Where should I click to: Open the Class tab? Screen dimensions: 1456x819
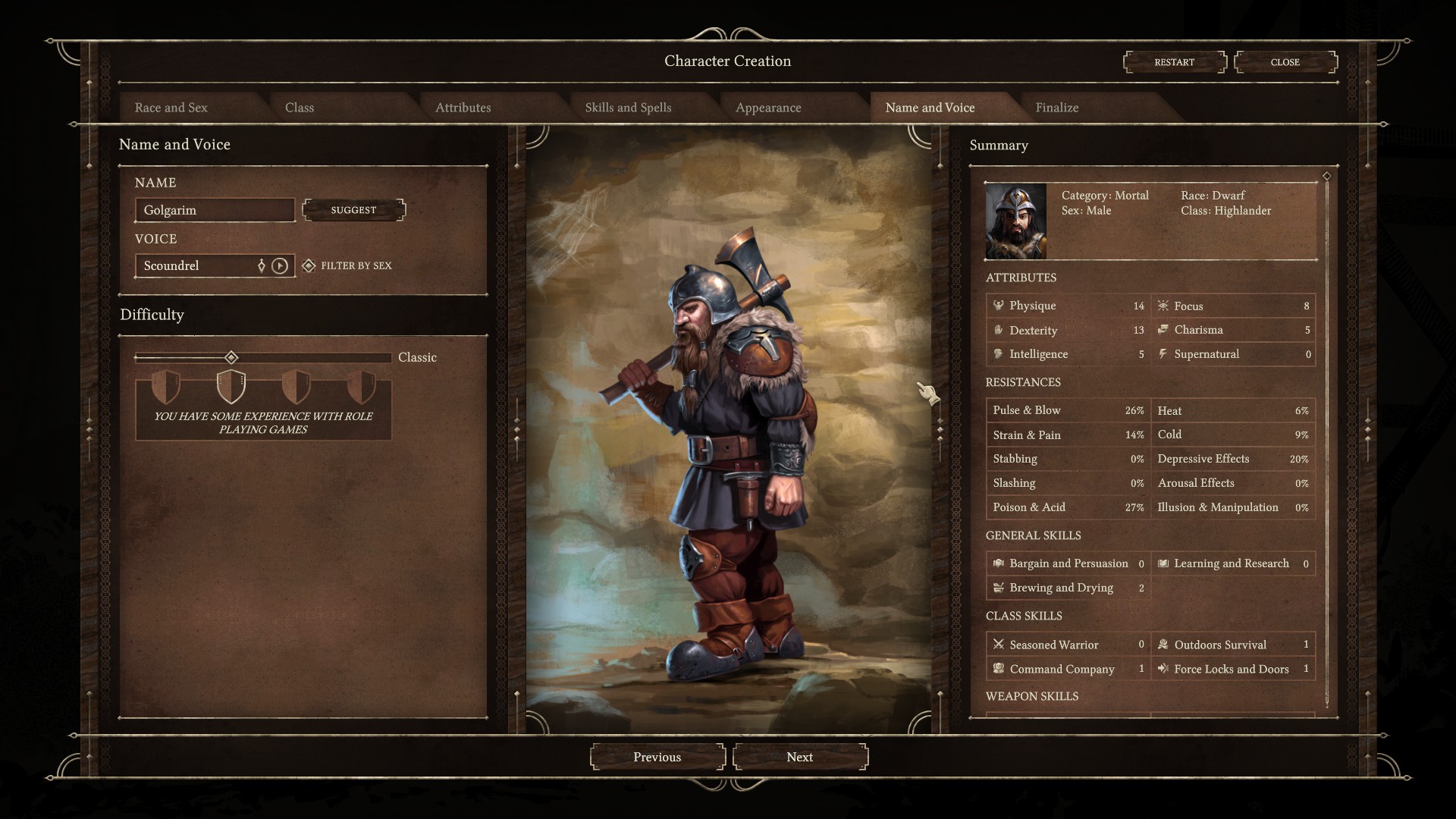[300, 108]
